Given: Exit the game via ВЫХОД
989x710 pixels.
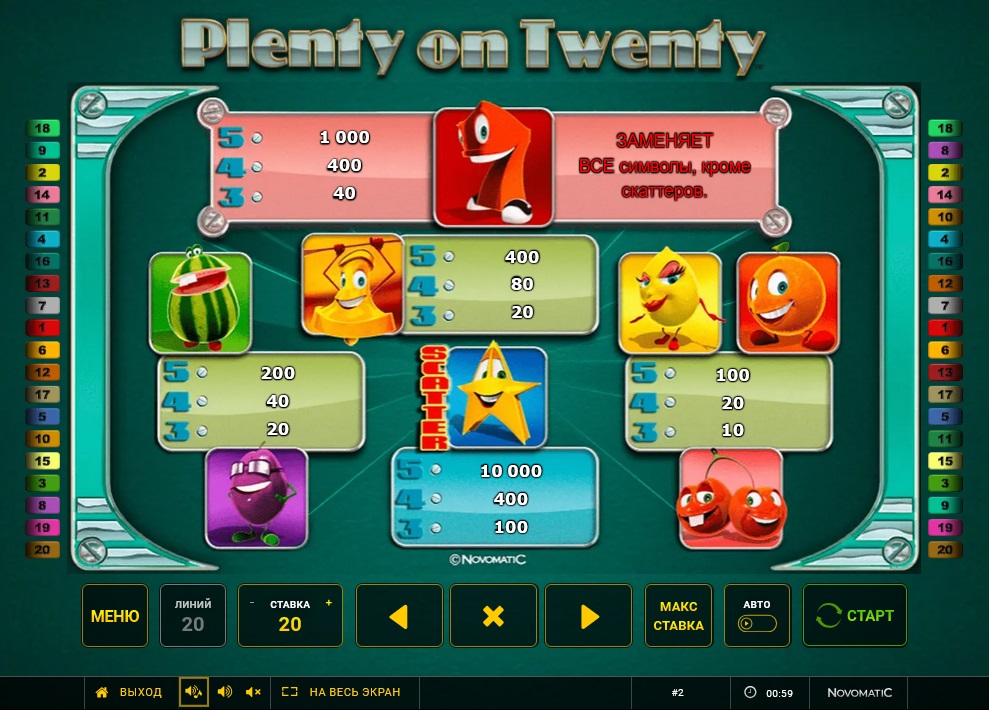Looking at the screenshot, I should tap(129, 692).
